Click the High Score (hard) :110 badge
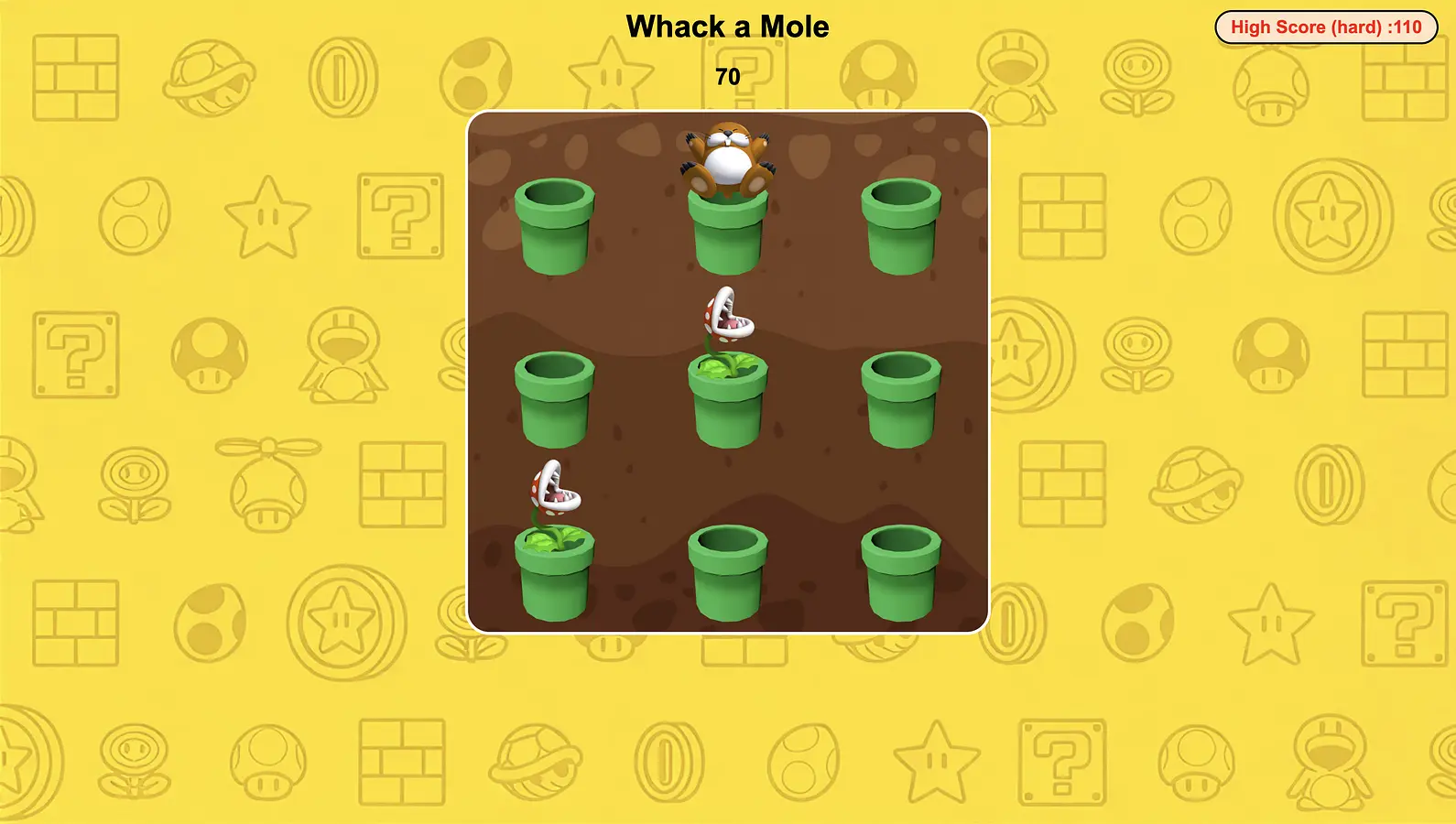This screenshot has width=1456, height=824. pyautogui.click(x=1326, y=27)
